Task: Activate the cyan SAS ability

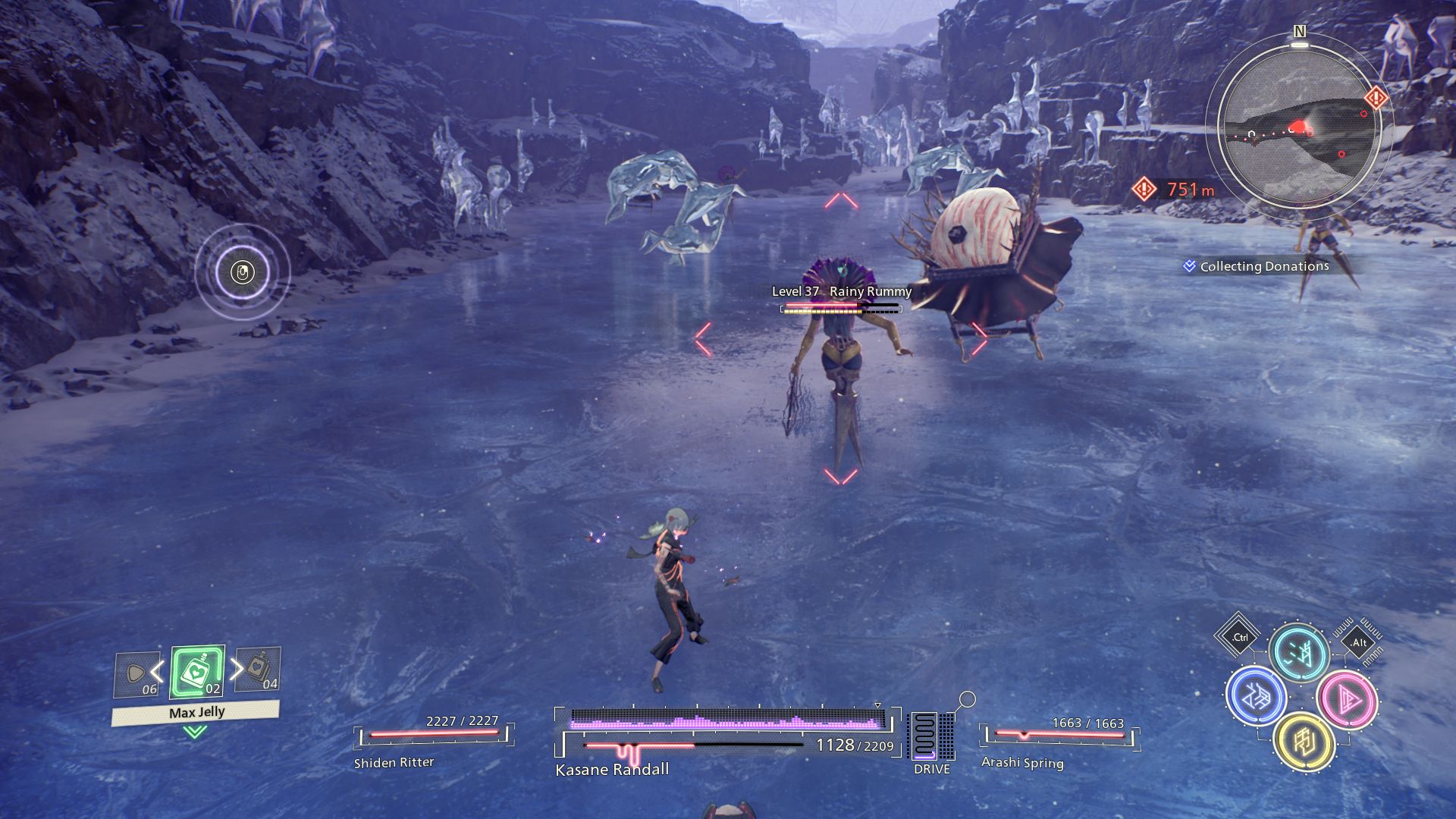Action: (1299, 652)
